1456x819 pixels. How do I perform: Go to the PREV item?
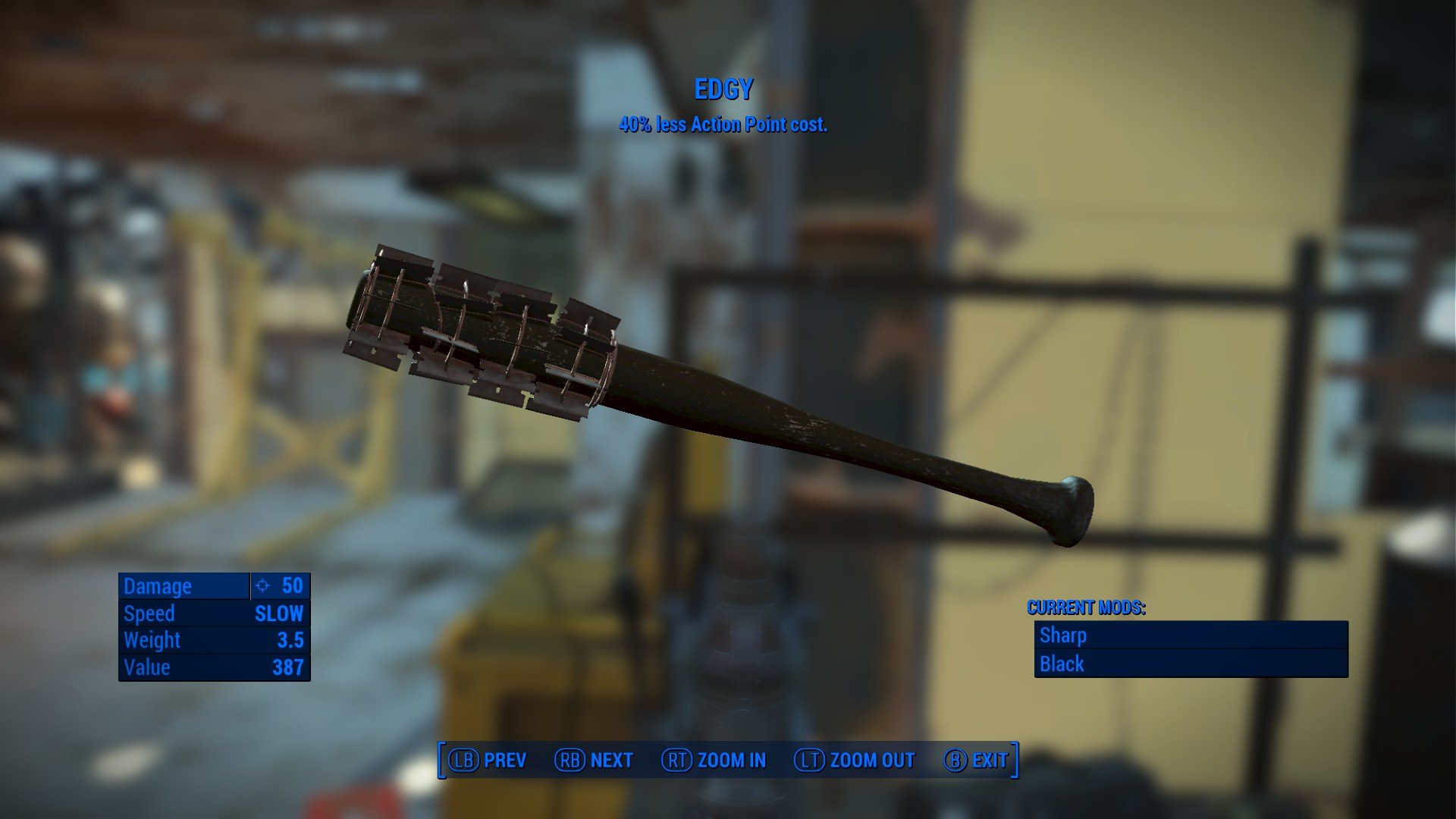(x=488, y=760)
